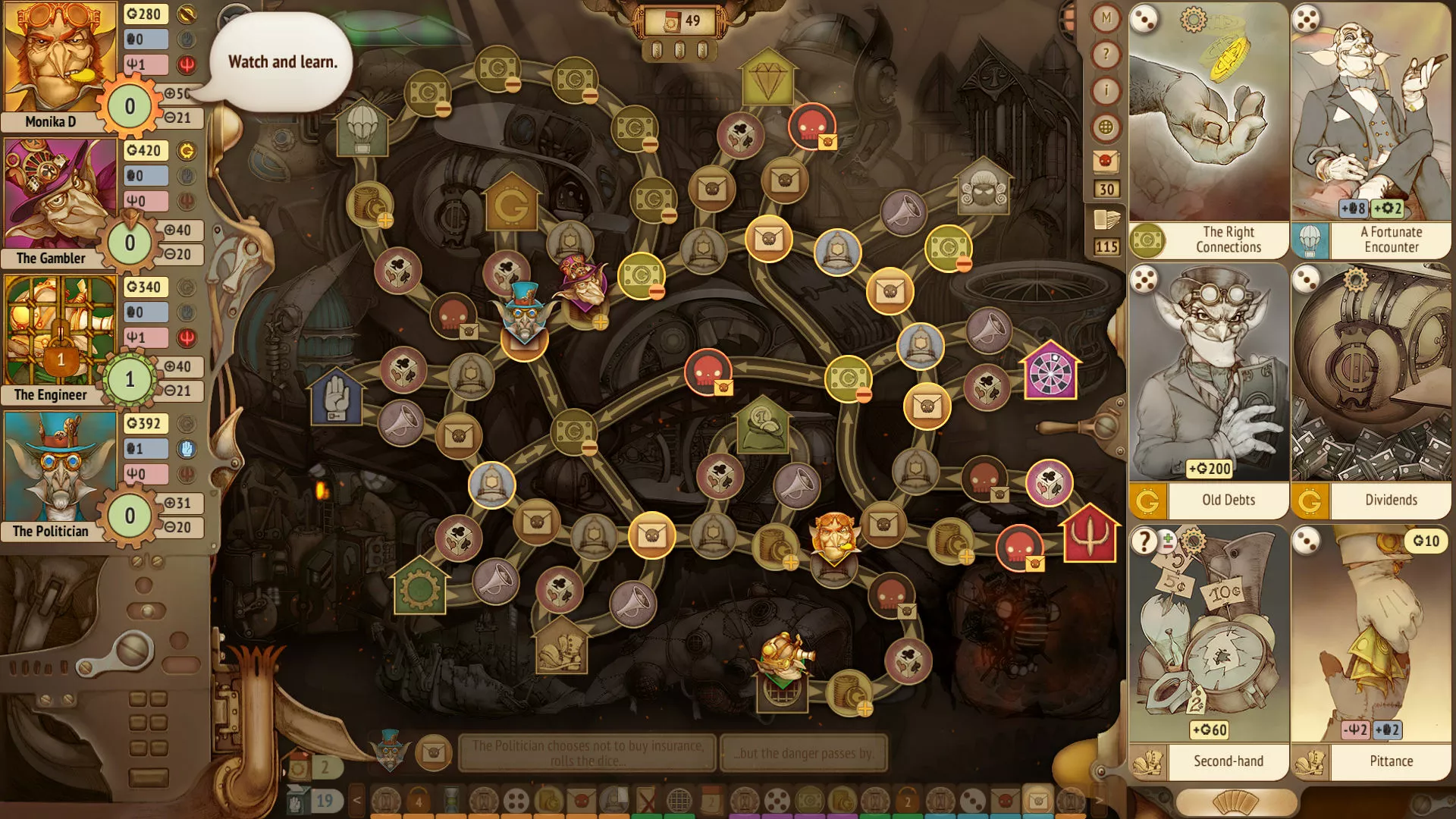This screenshot has height=819, width=1456.
Task: Select the A Fortunate Encounter card
Action: point(1371,130)
